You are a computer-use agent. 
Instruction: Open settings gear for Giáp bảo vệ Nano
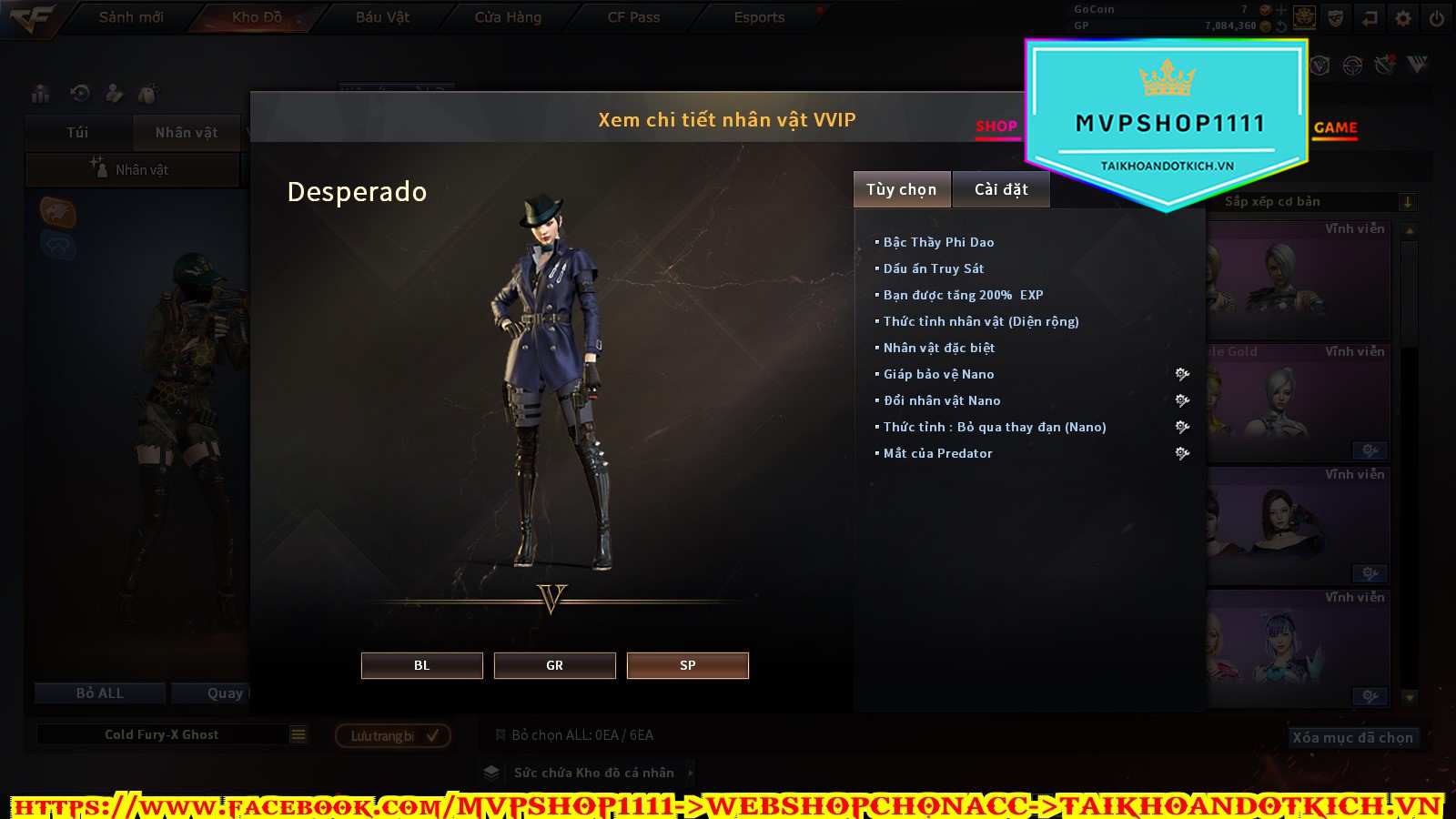(1182, 374)
